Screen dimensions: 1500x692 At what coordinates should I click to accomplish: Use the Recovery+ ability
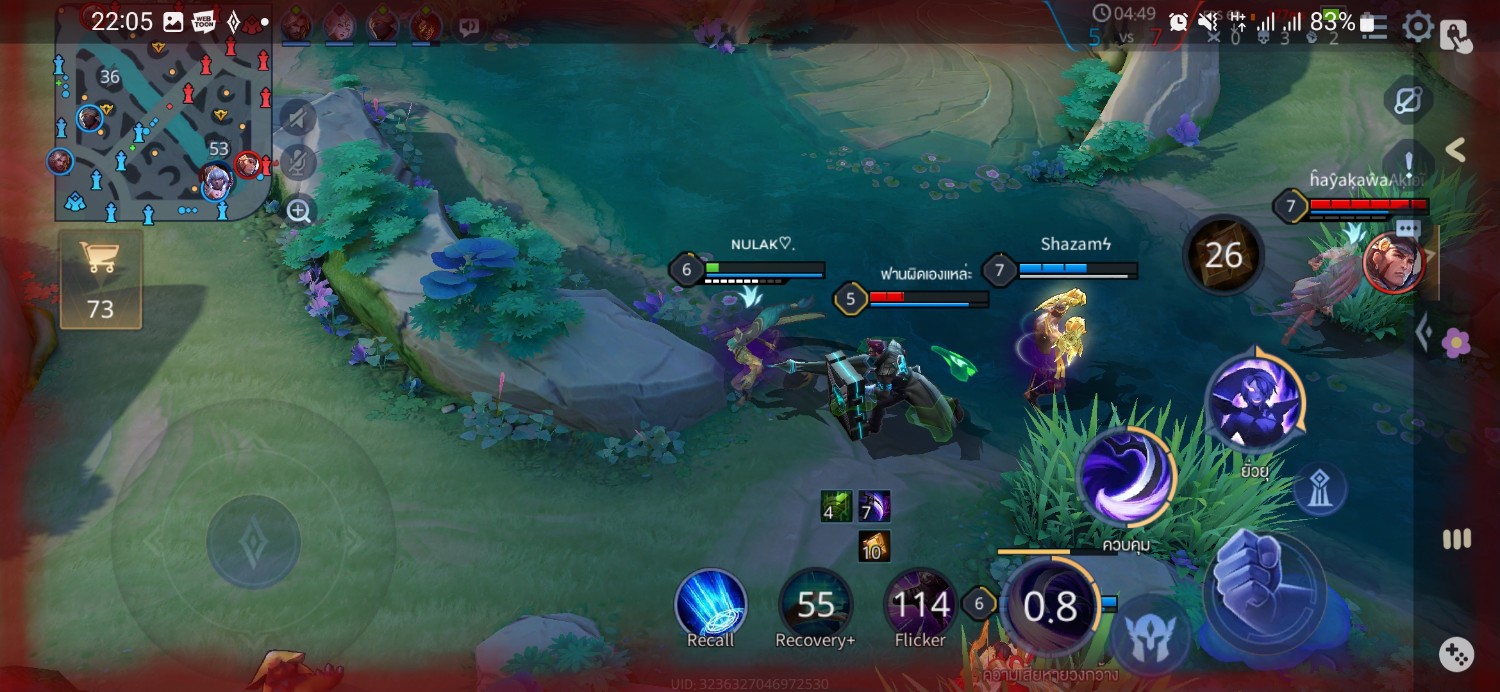point(815,603)
